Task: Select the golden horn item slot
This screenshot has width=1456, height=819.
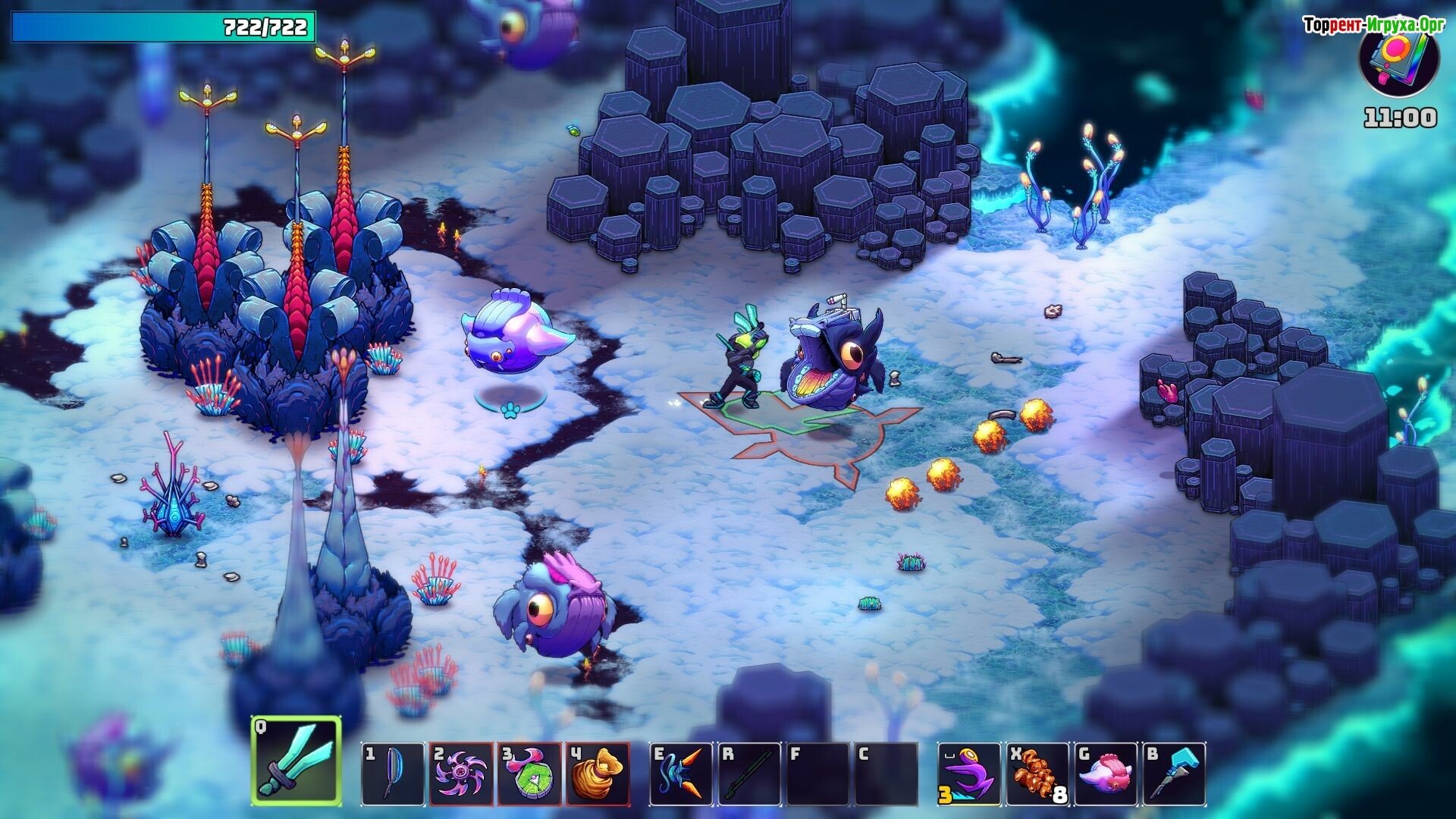Action: [598, 773]
